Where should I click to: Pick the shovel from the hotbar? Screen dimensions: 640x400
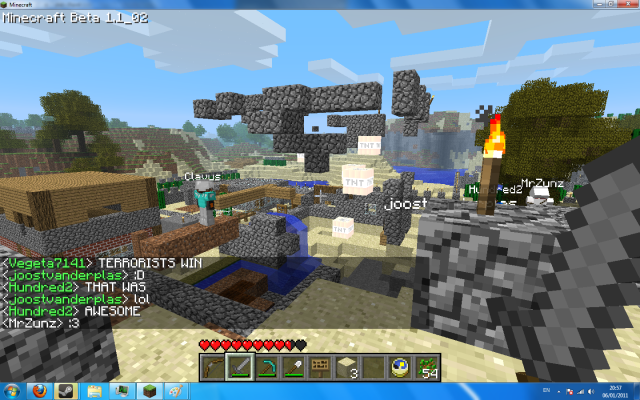[293, 366]
